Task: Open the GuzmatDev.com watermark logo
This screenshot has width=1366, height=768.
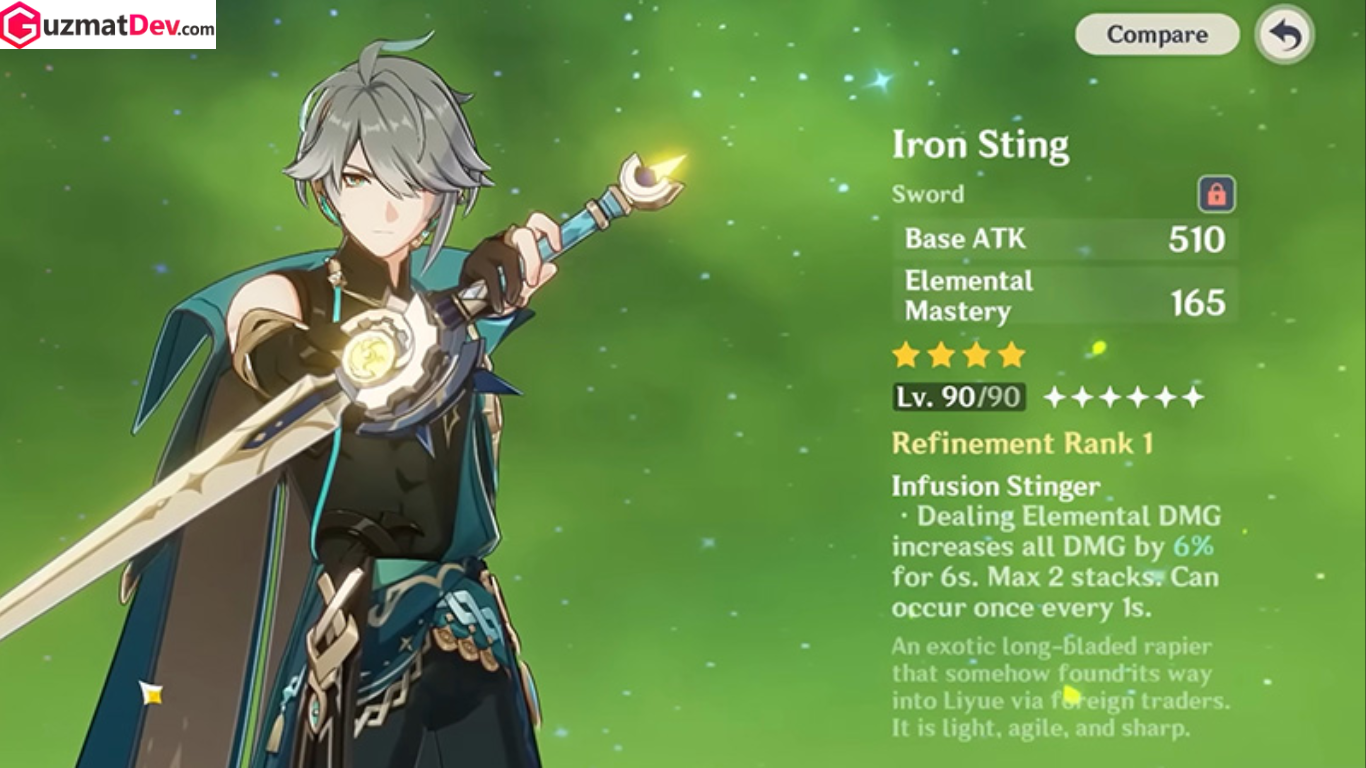Action: (108, 25)
